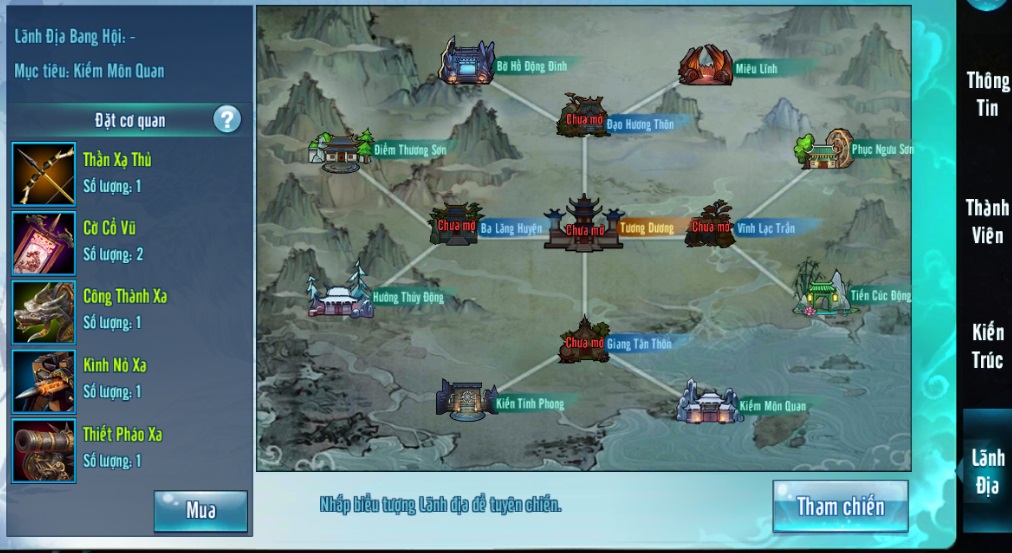
Task: Select the Bờ Hồ Động Đình territory
Action: (x=467, y=63)
